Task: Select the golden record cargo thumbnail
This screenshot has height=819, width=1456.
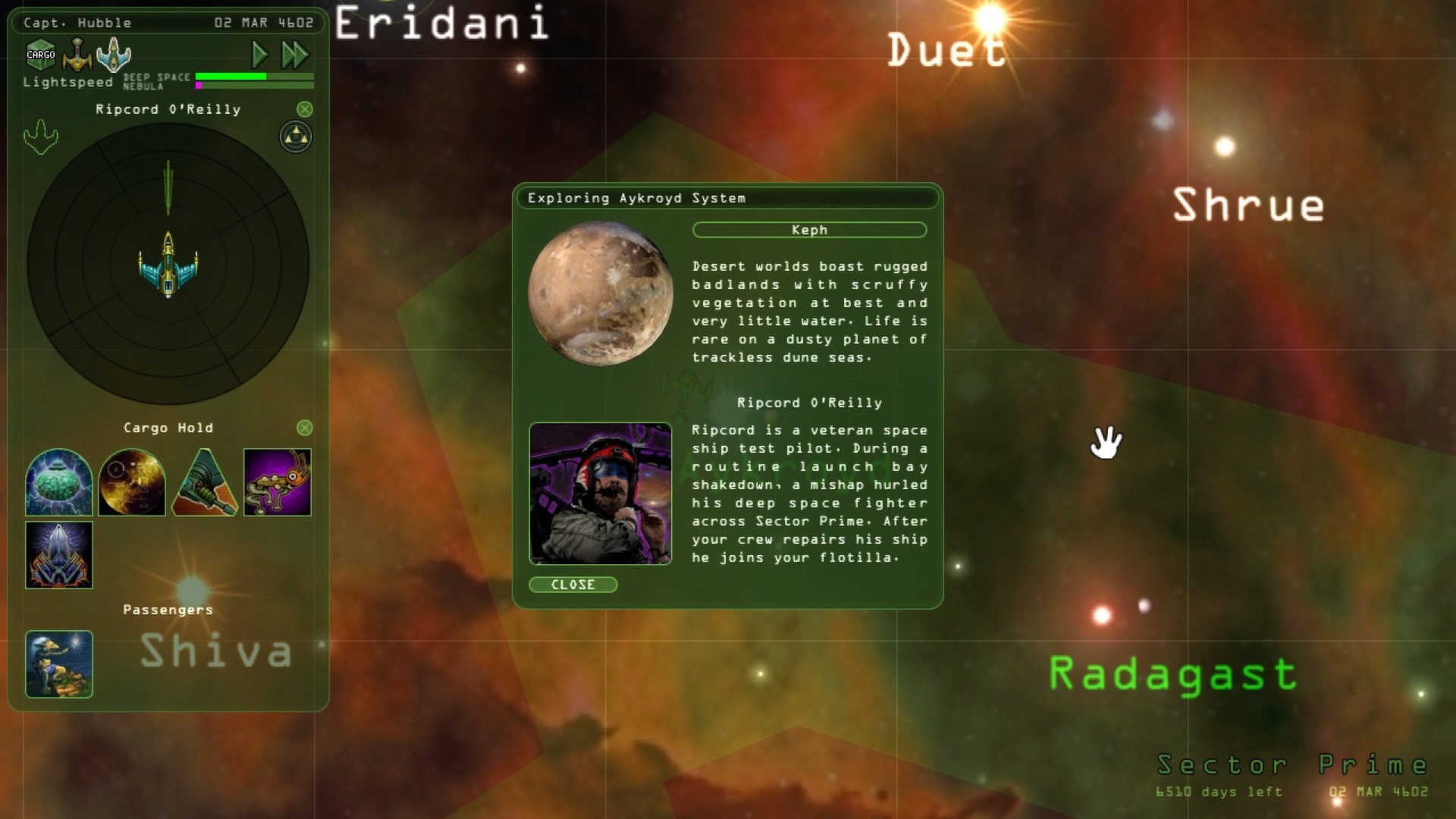Action: 132,482
